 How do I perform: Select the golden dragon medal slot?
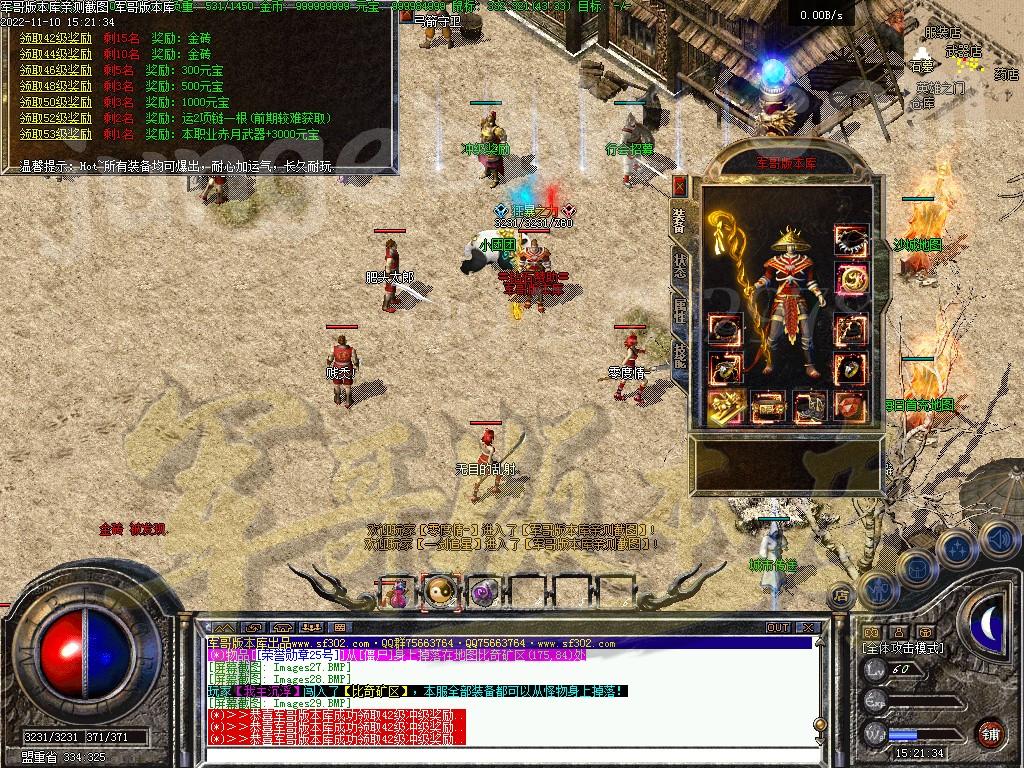click(x=851, y=280)
